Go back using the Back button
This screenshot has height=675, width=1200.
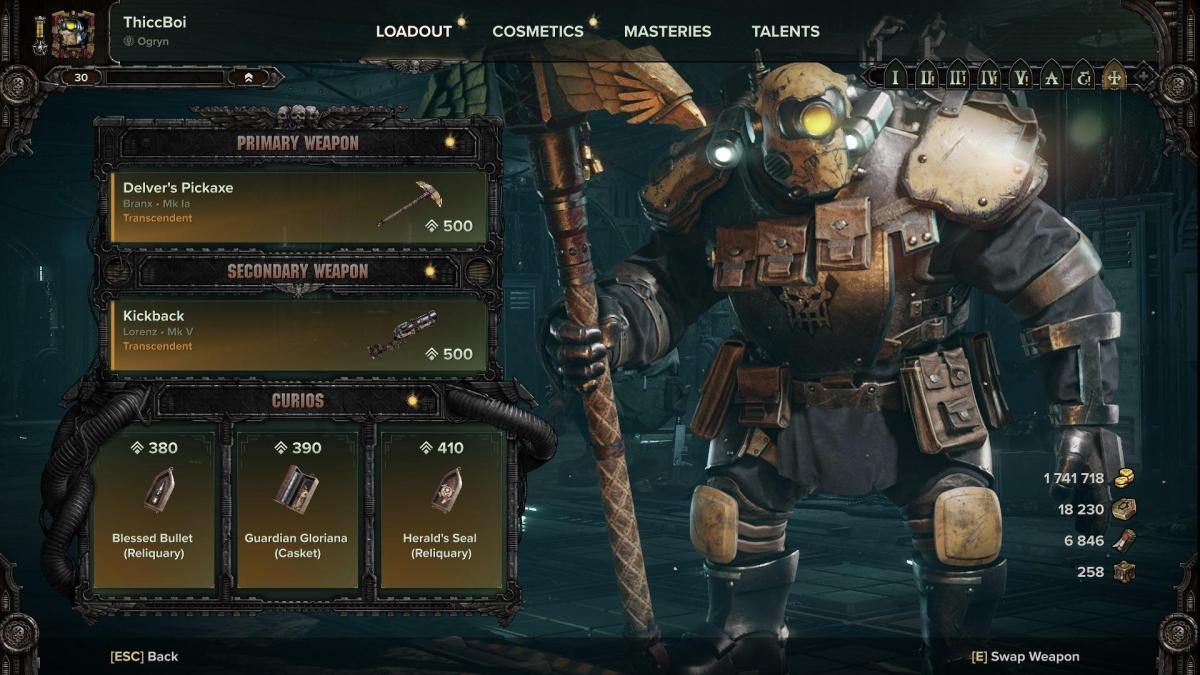pyautogui.click(x=145, y=656)
